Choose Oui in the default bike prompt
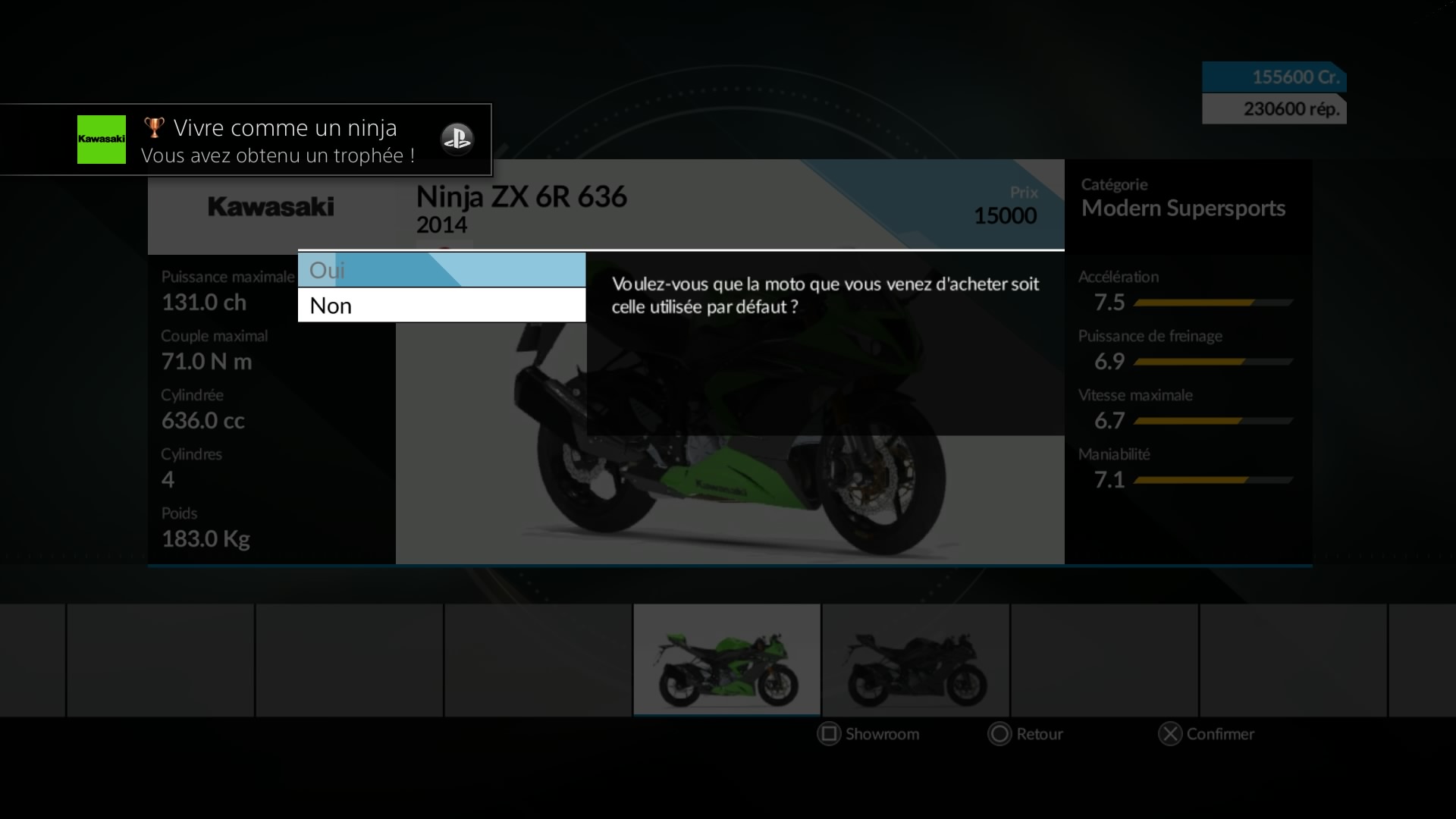Viewport: 1456px width, 819px height. click(x=441, y=270)
